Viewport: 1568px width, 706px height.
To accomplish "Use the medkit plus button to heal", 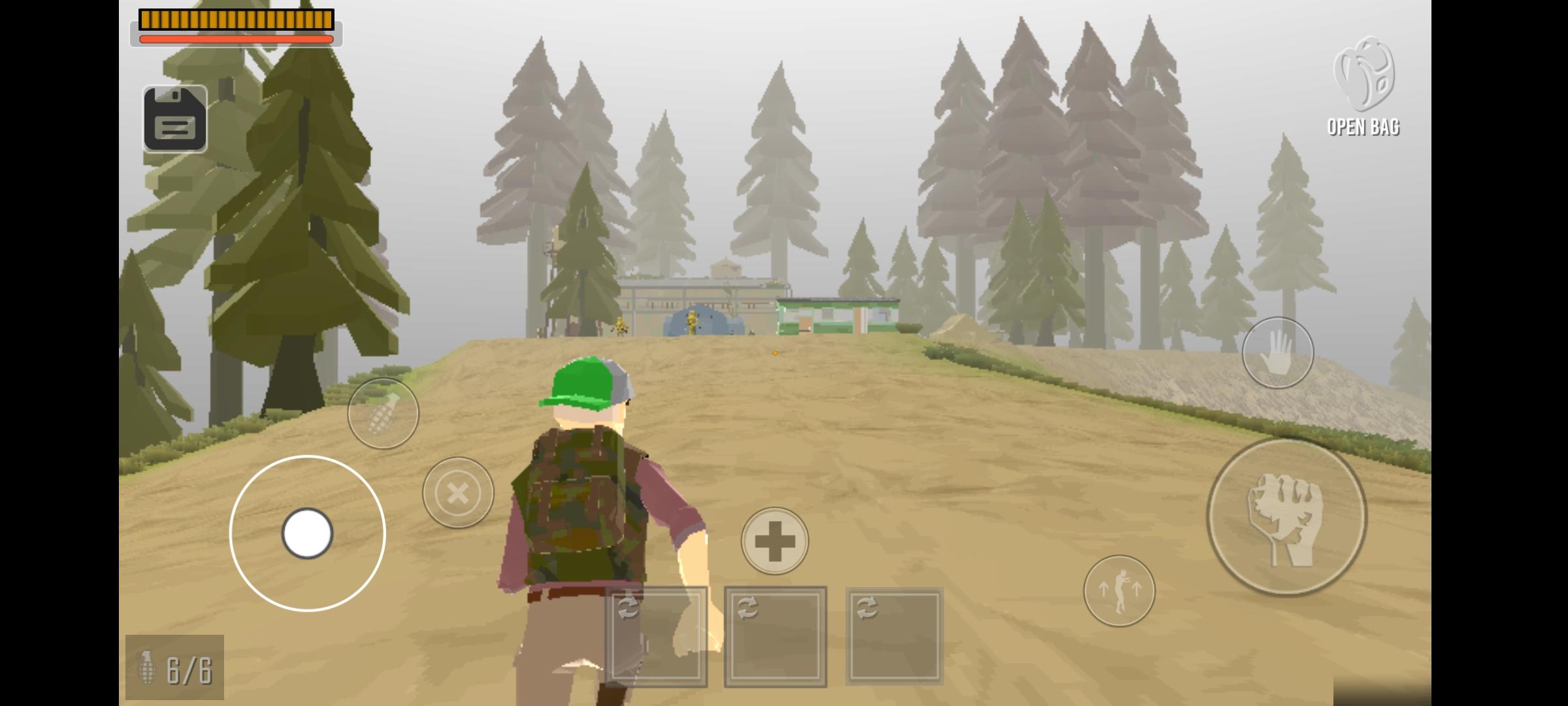I will (x=774, y=541).
